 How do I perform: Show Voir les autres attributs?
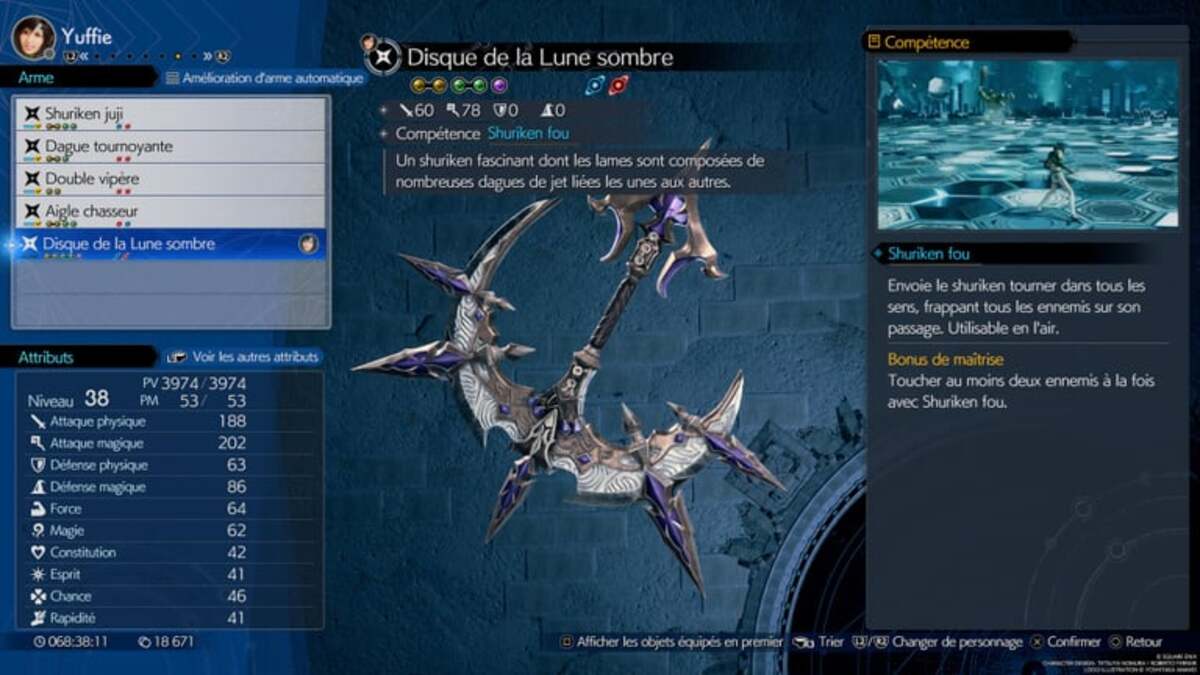click(x=243, y=356)
